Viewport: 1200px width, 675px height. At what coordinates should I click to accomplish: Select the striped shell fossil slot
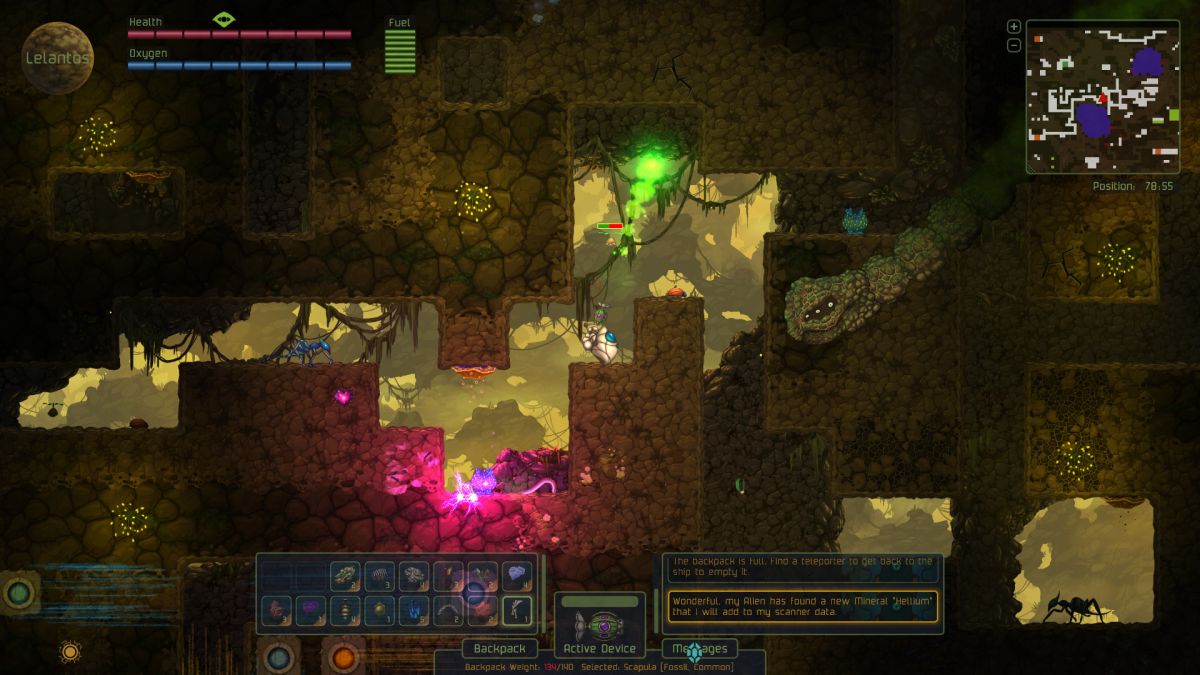tap(380, 575)
